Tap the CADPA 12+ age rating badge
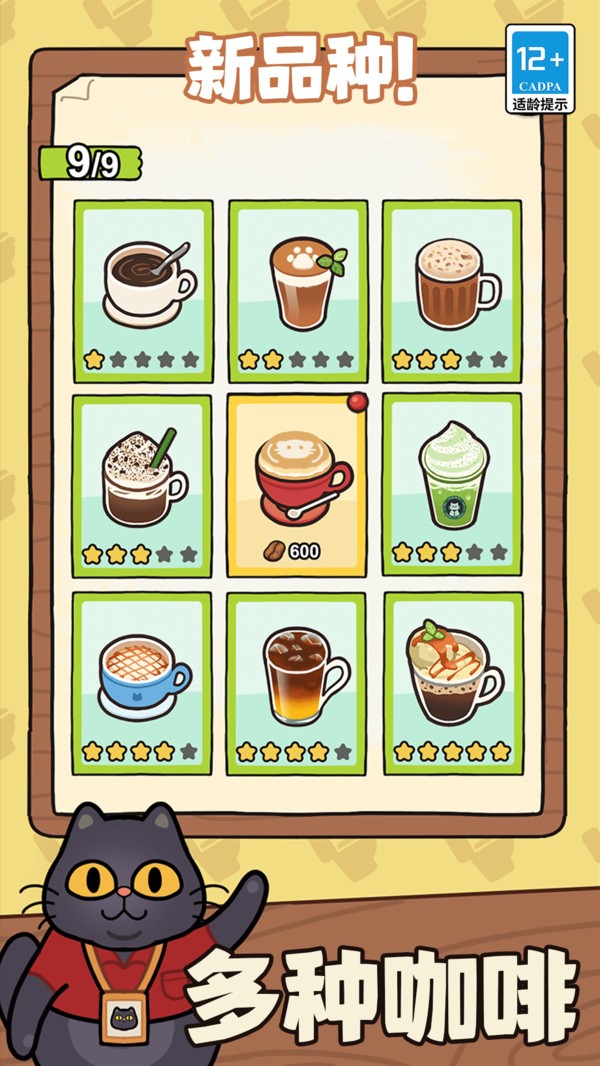Screen dimensions: 600x1066 [x=540, y=69]
